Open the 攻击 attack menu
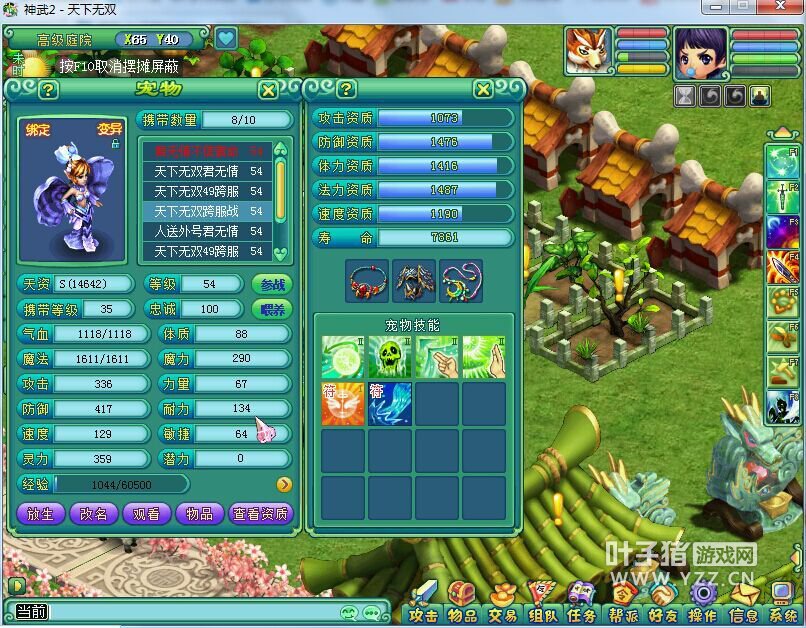Image resolution: width=806 pixels, height=628 pixels. pos(424,614)
